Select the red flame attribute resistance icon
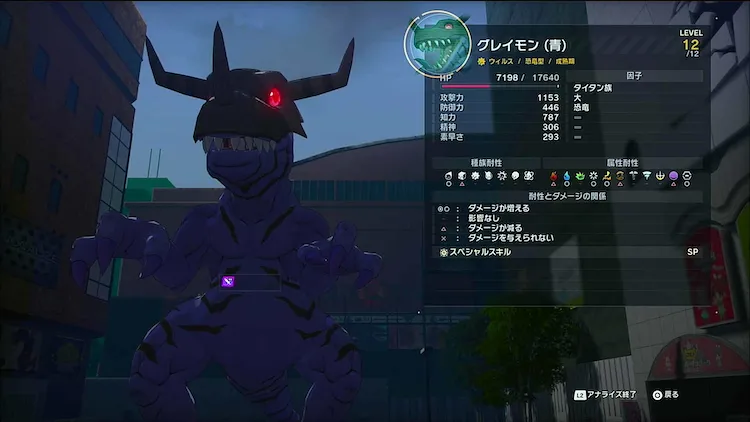Image resolution: width=750 pixels, height=422 pixels. pos(554,176)
